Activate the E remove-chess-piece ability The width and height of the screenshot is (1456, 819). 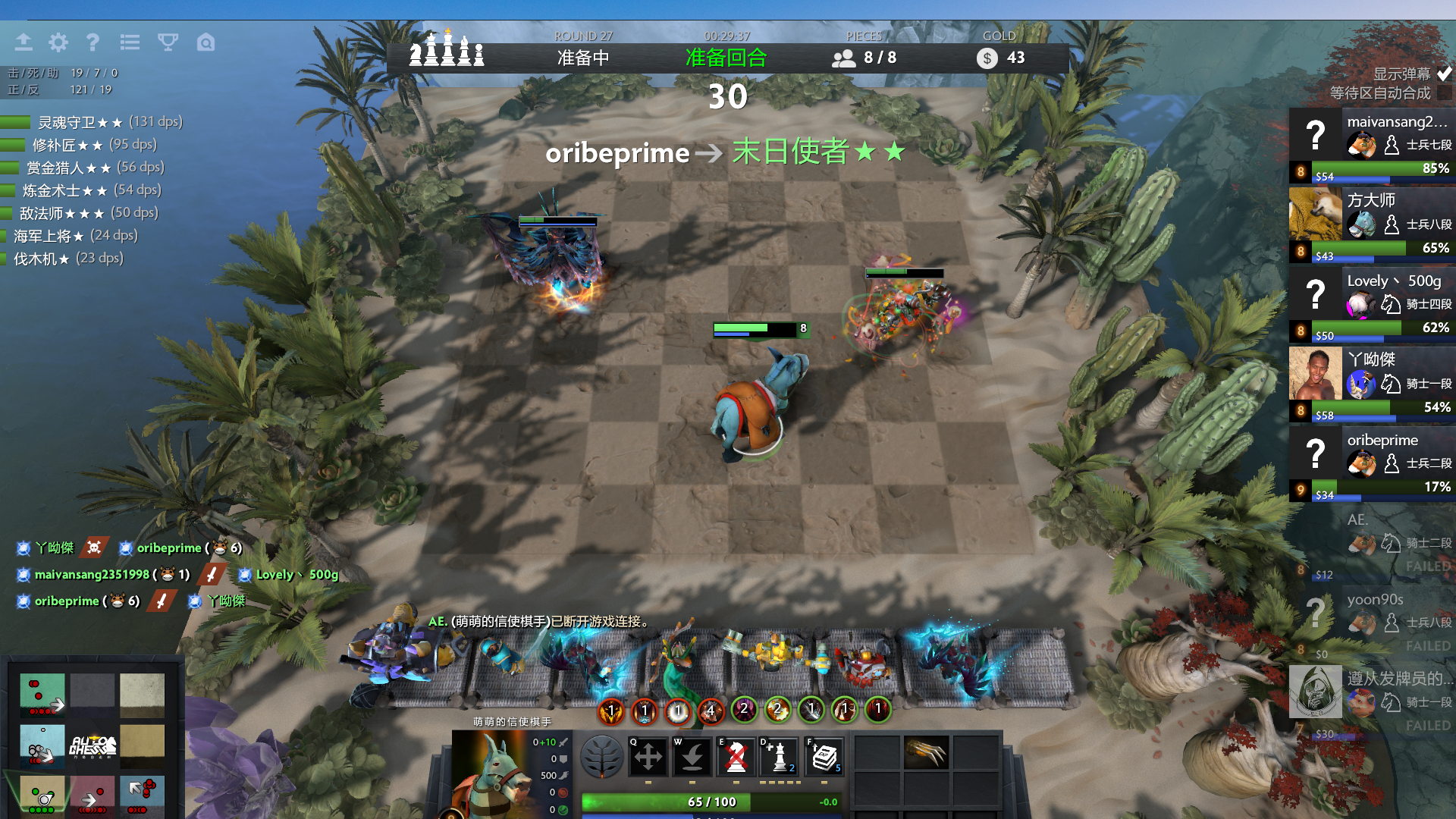736,756
